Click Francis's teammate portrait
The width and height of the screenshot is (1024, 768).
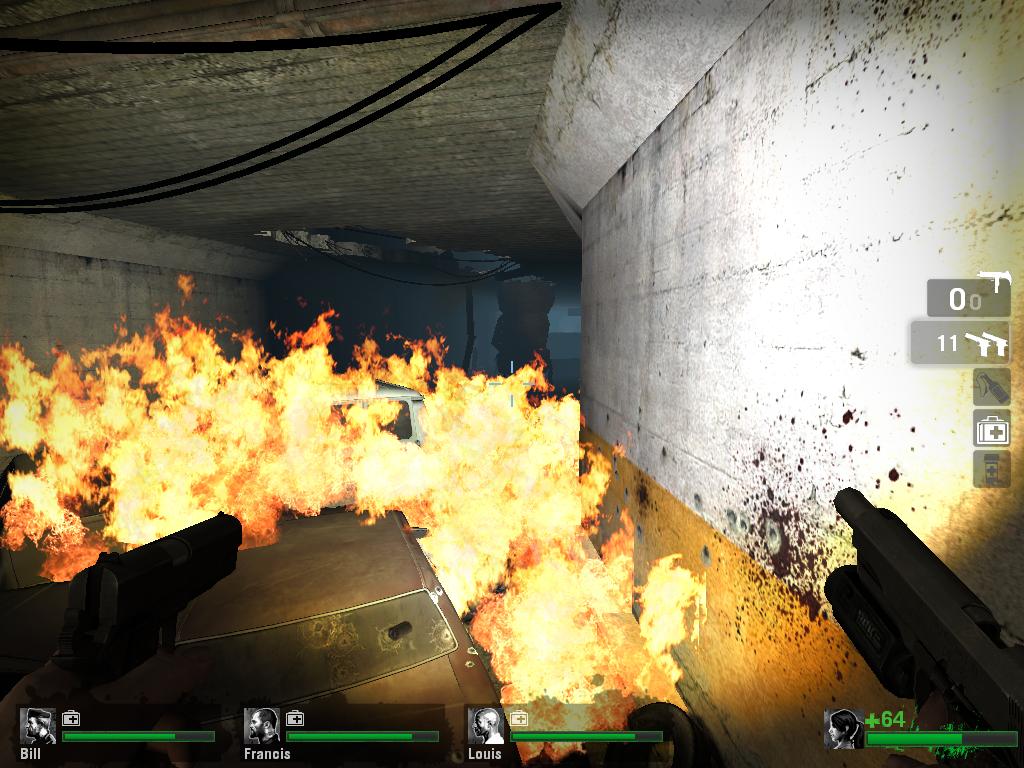pos(263,726)
